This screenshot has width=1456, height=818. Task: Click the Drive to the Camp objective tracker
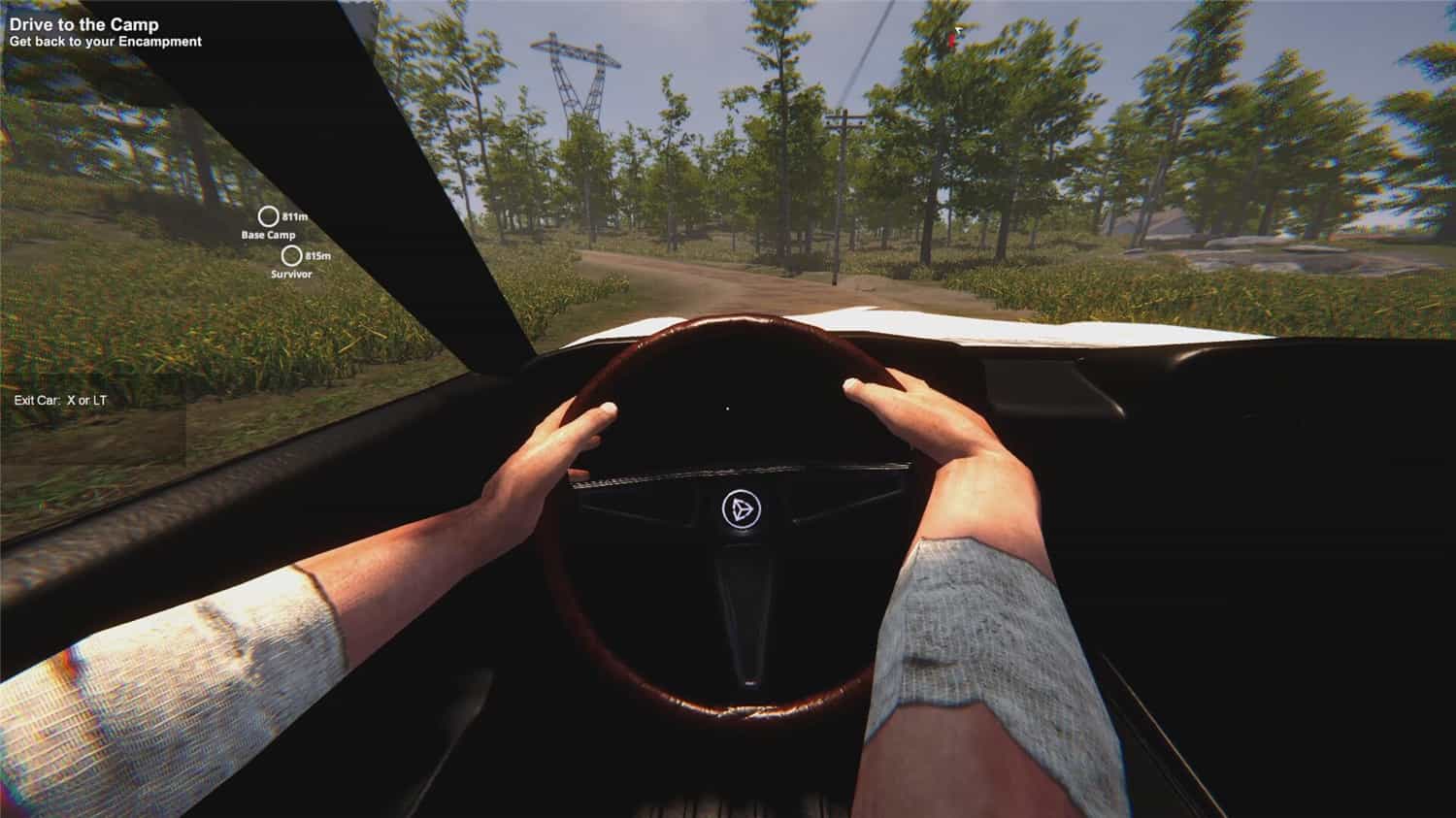point(84,25)
